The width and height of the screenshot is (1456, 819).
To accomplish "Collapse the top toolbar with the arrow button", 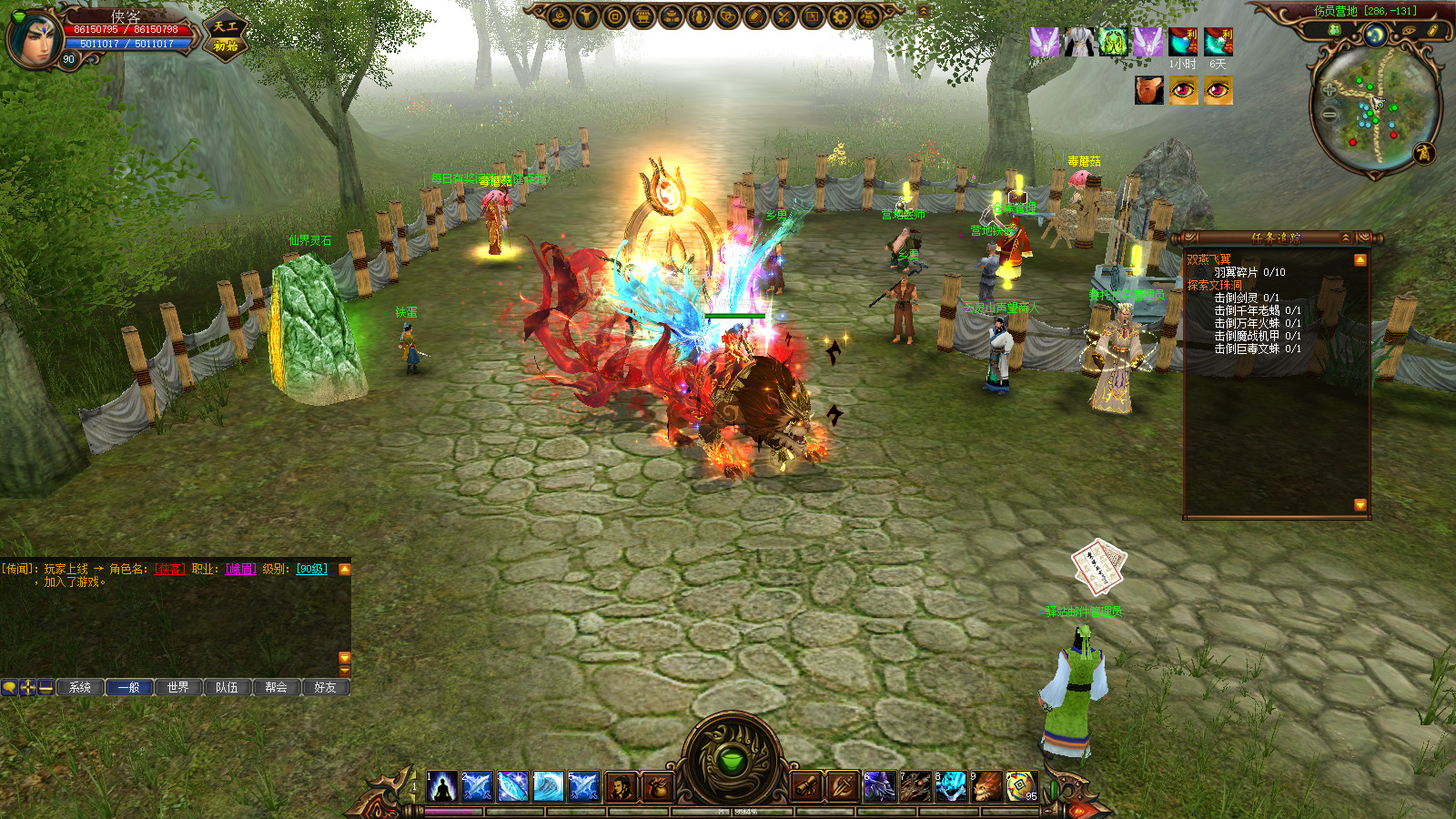I will coord(924,11).
